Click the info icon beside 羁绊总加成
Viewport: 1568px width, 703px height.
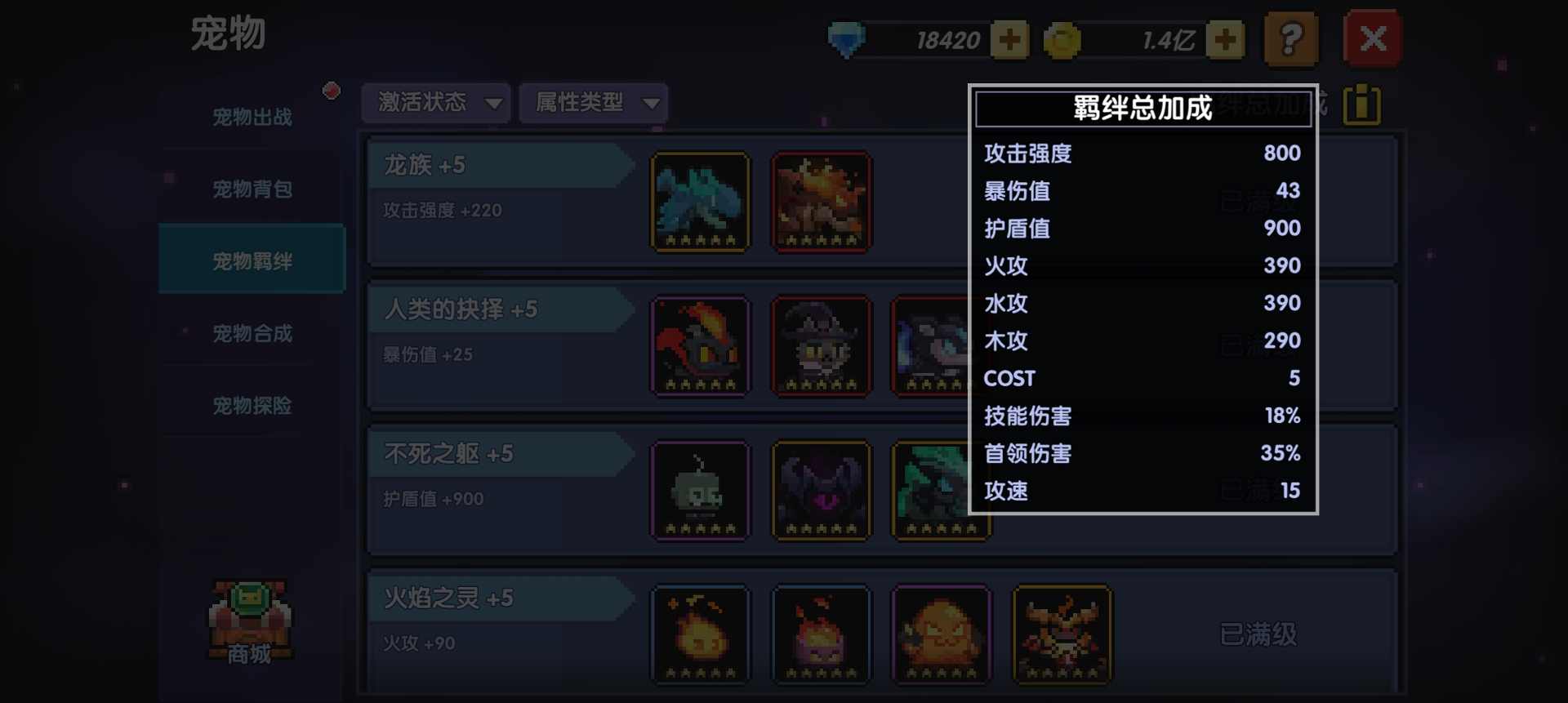point(1362,105)
